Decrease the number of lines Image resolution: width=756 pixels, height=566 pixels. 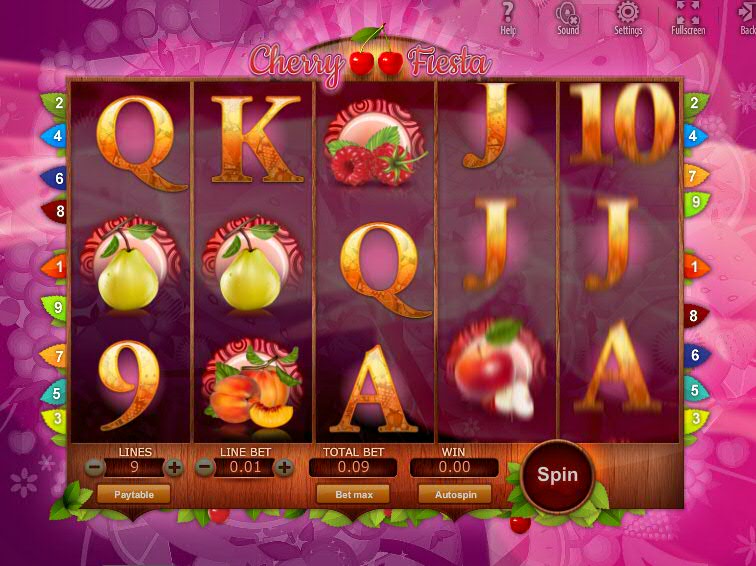click(x=94, y=467)
